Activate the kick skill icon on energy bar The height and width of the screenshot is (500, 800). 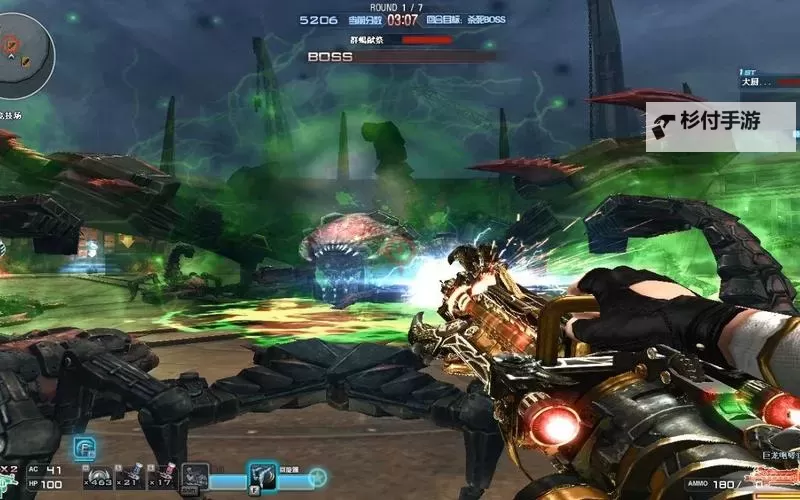(x=263, y=475)
